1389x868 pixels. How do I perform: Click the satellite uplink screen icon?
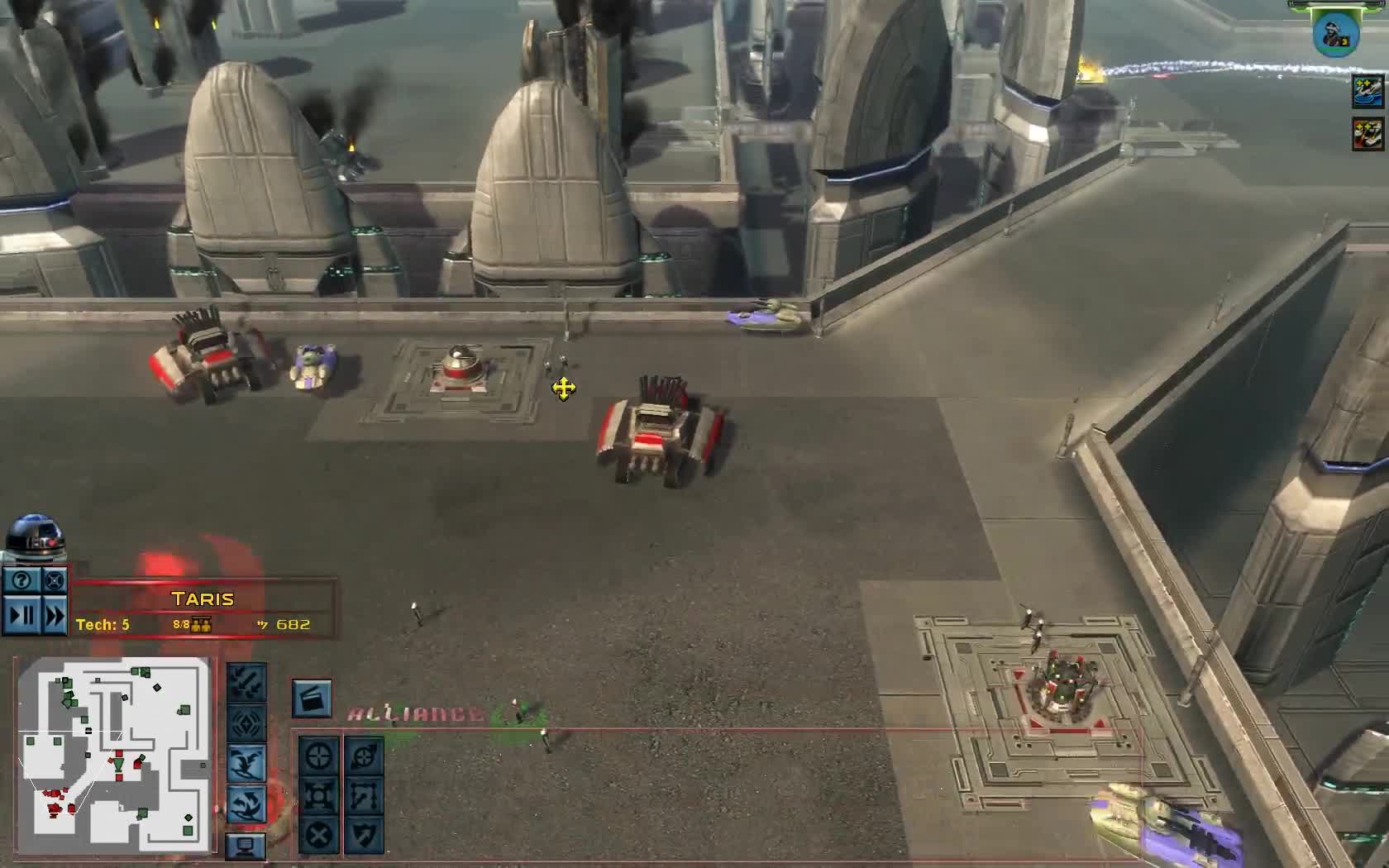[x=244, y=846]
